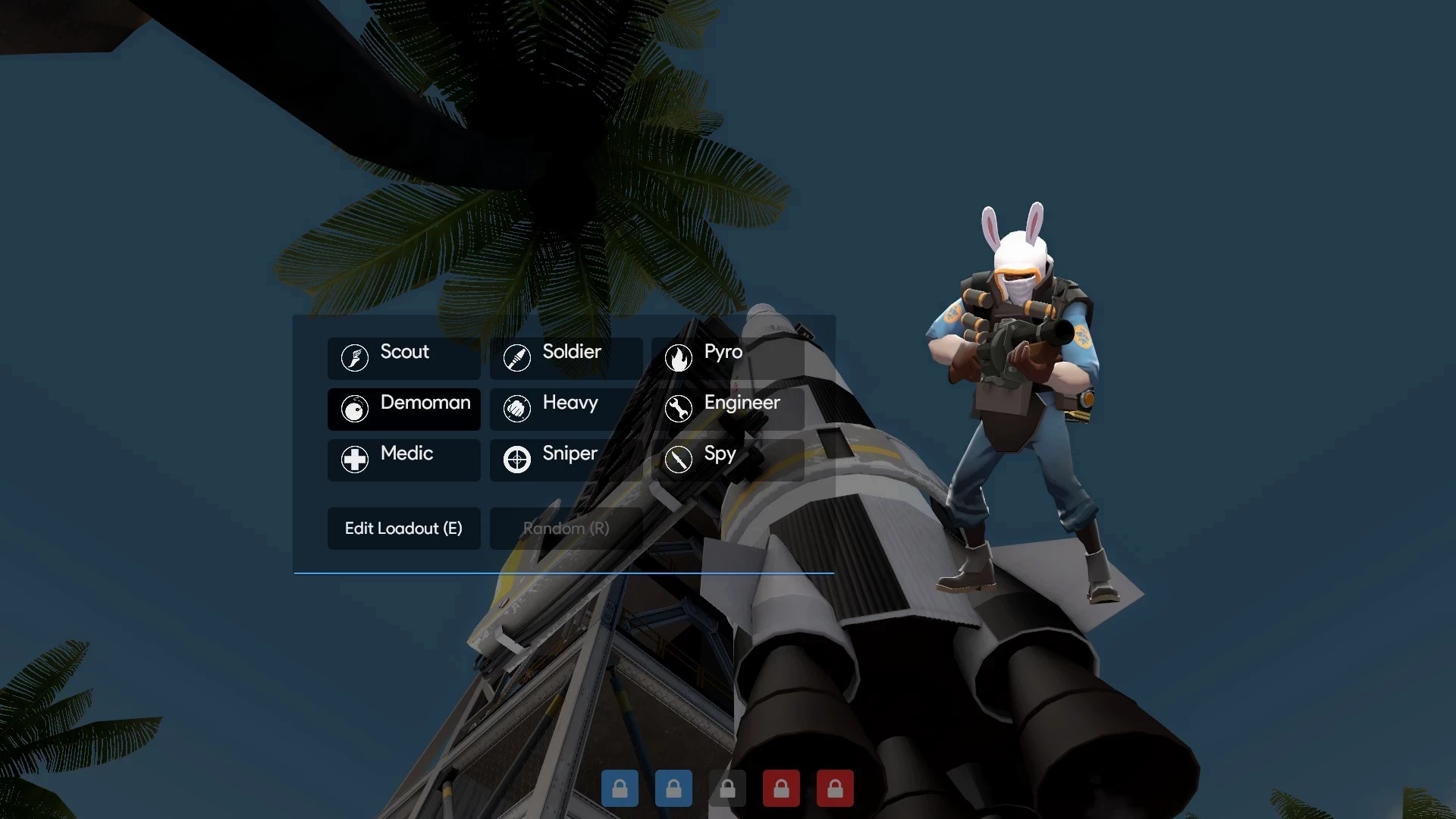Choose the Heavy class
Screen dimensions: 1456x819
pos(566,408)
